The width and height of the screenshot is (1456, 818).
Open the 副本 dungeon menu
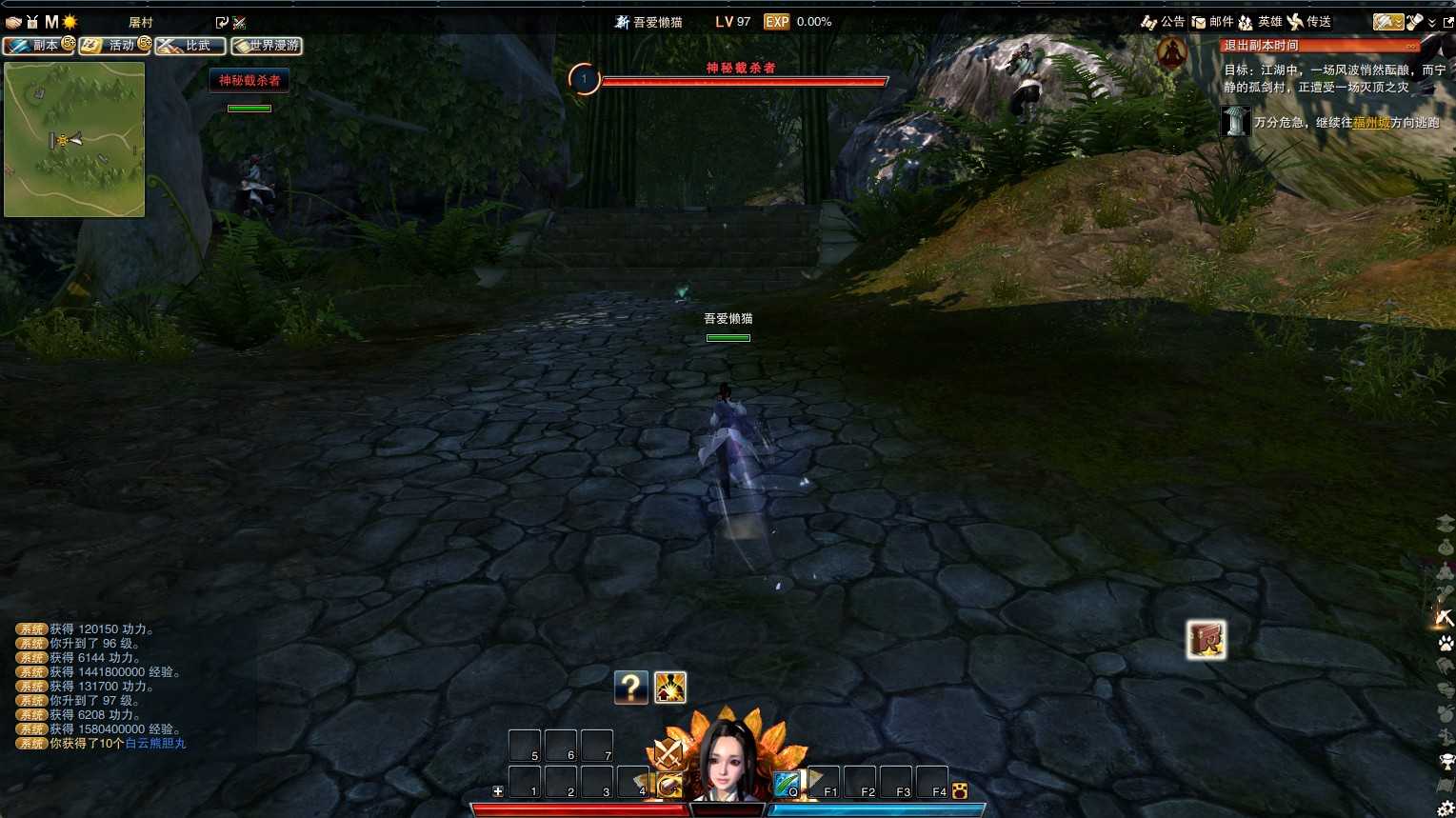pos(38,46)
